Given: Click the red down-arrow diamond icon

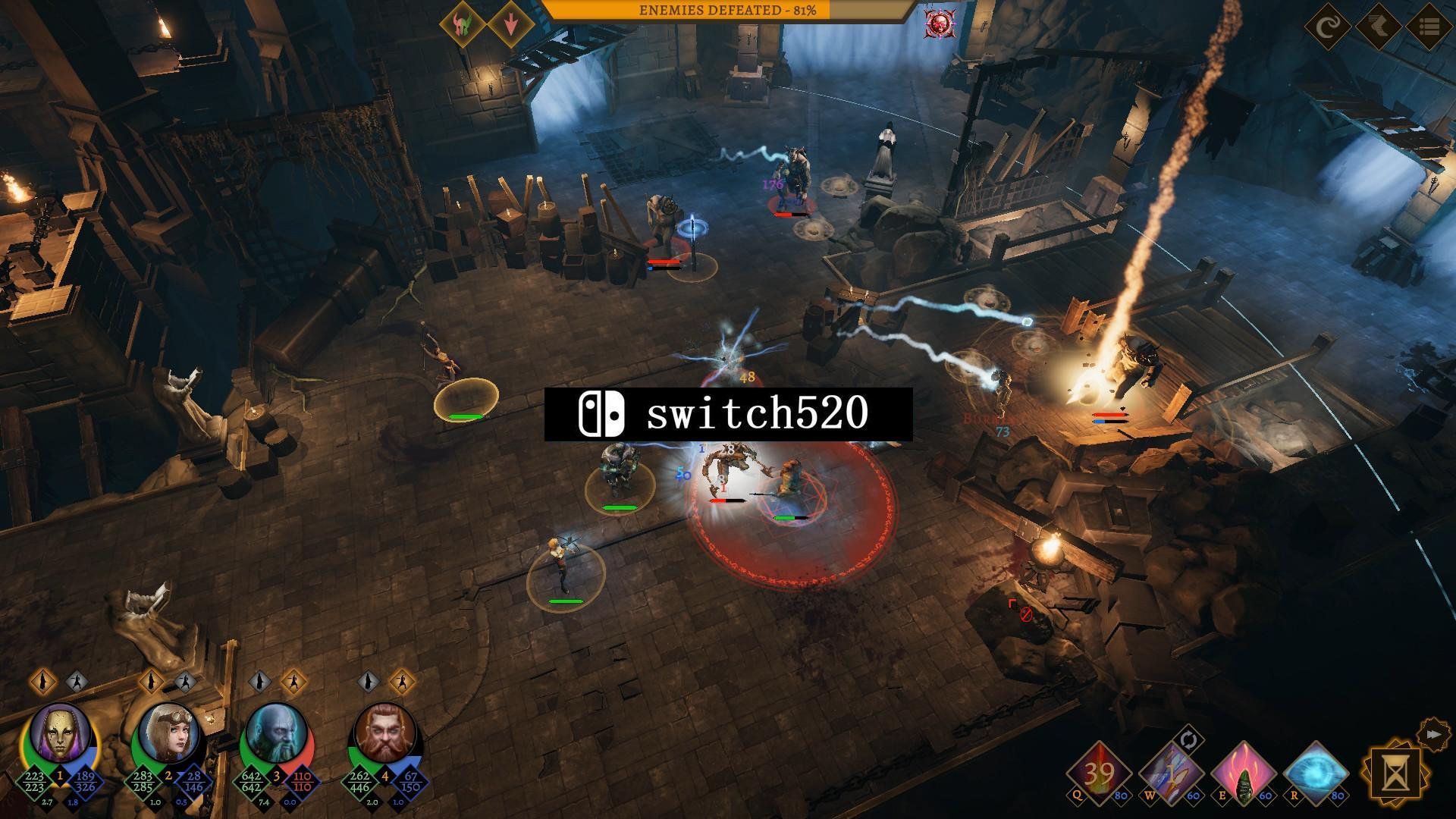Looking at the screenshot, I should (510, 25).
